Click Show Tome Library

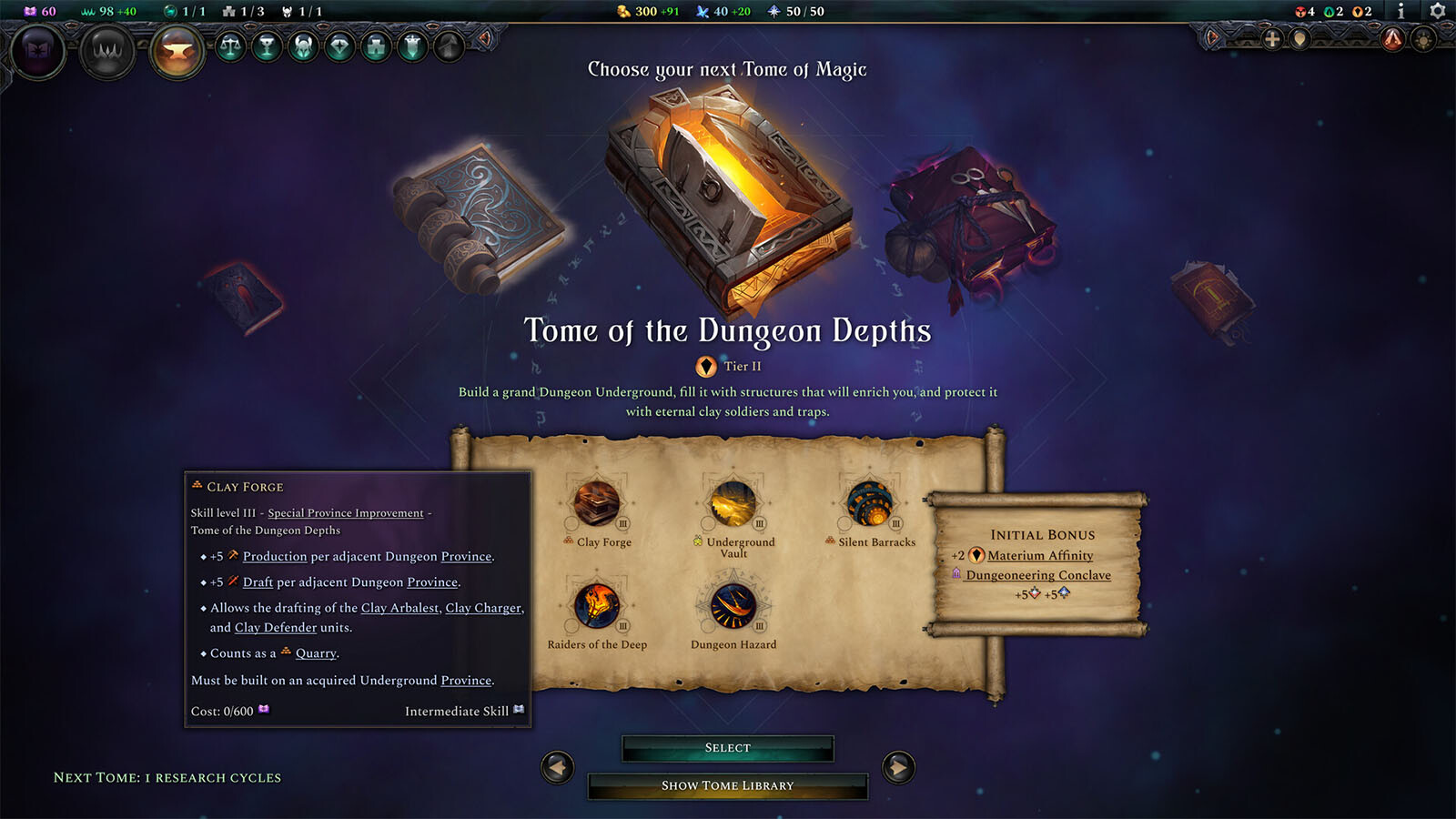pyautogui.click(x=727, y=784)
